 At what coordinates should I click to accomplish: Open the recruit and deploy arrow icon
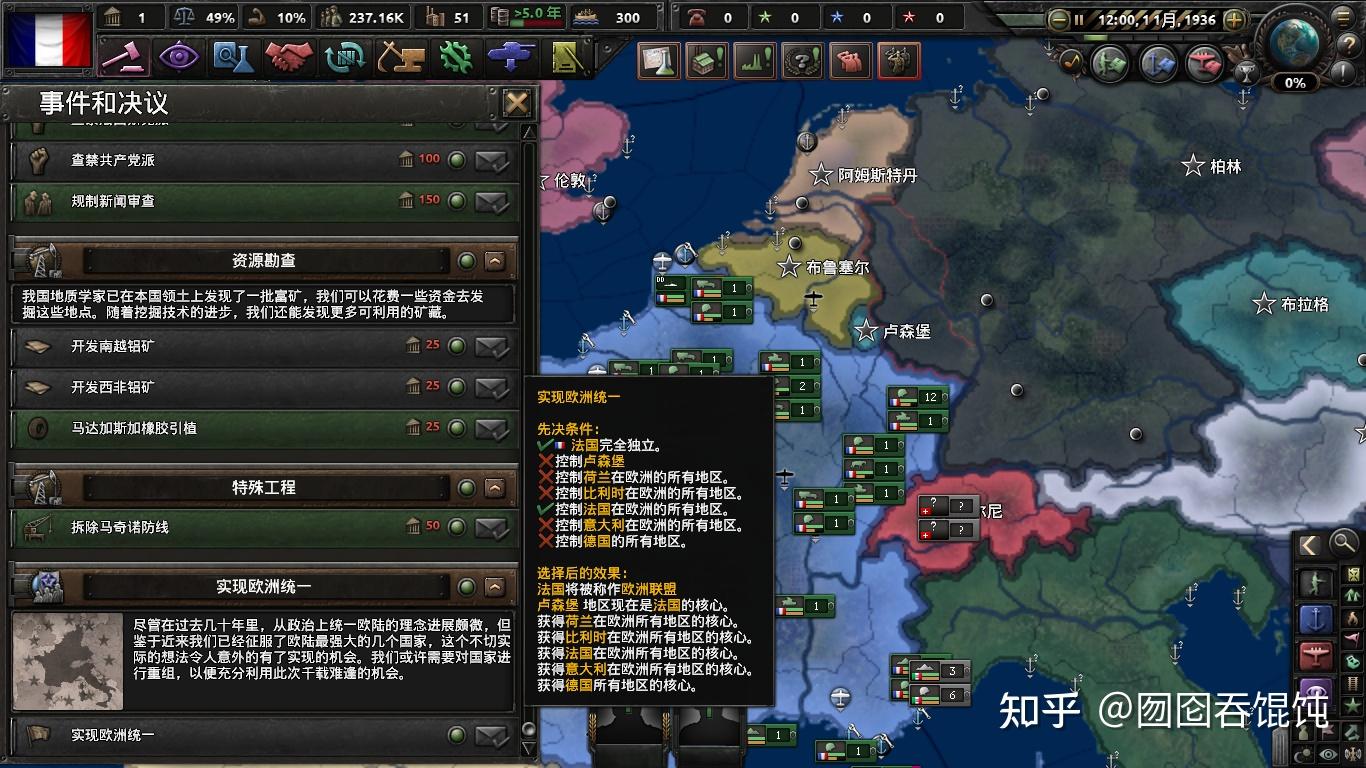[510, 57]
